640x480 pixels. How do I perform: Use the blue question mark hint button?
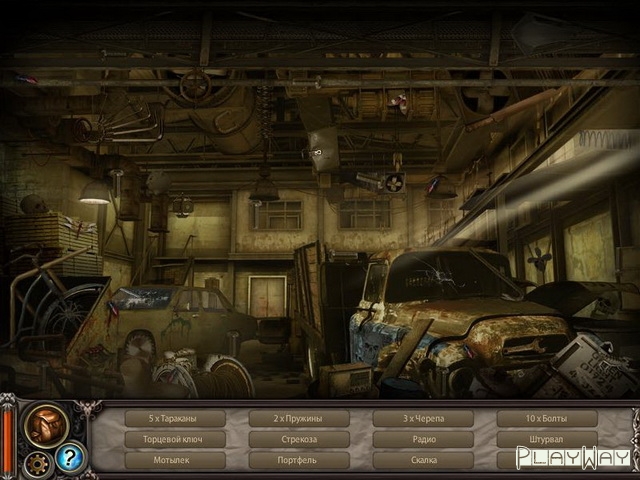(70, 458)
